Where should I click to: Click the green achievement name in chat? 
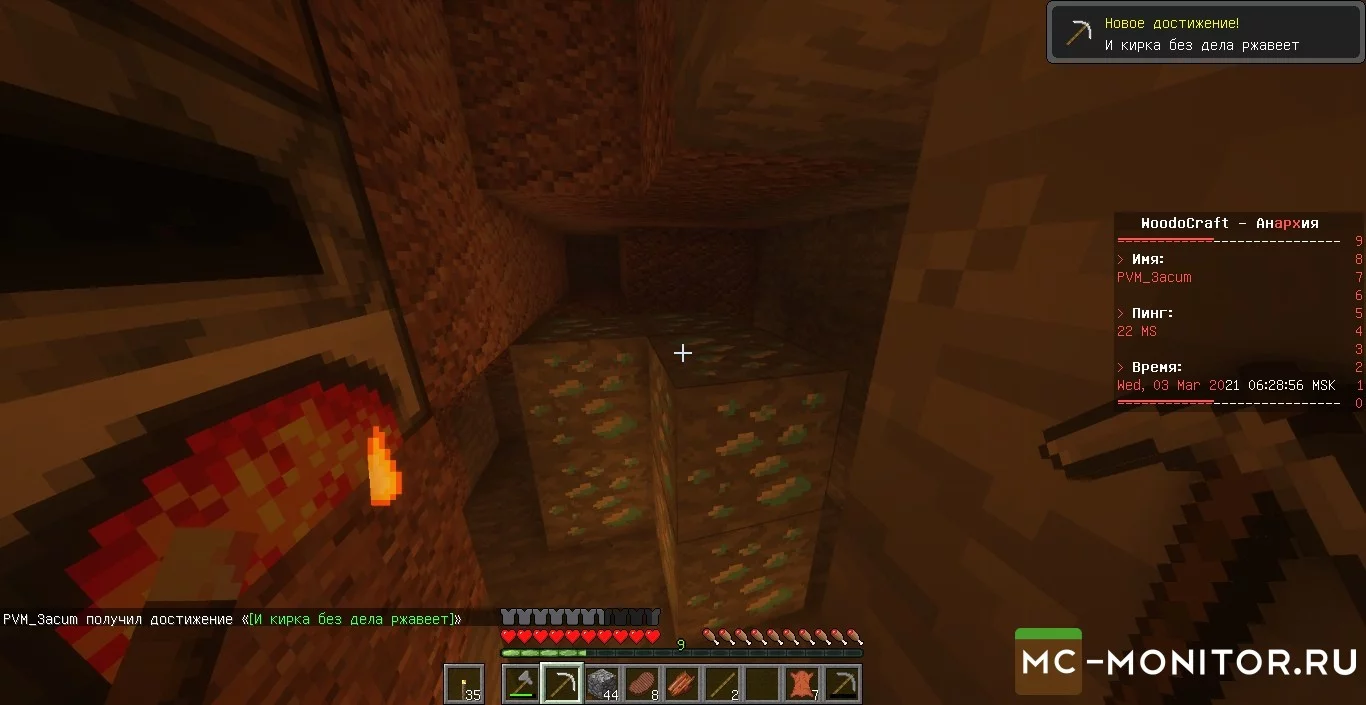(351, 619)
